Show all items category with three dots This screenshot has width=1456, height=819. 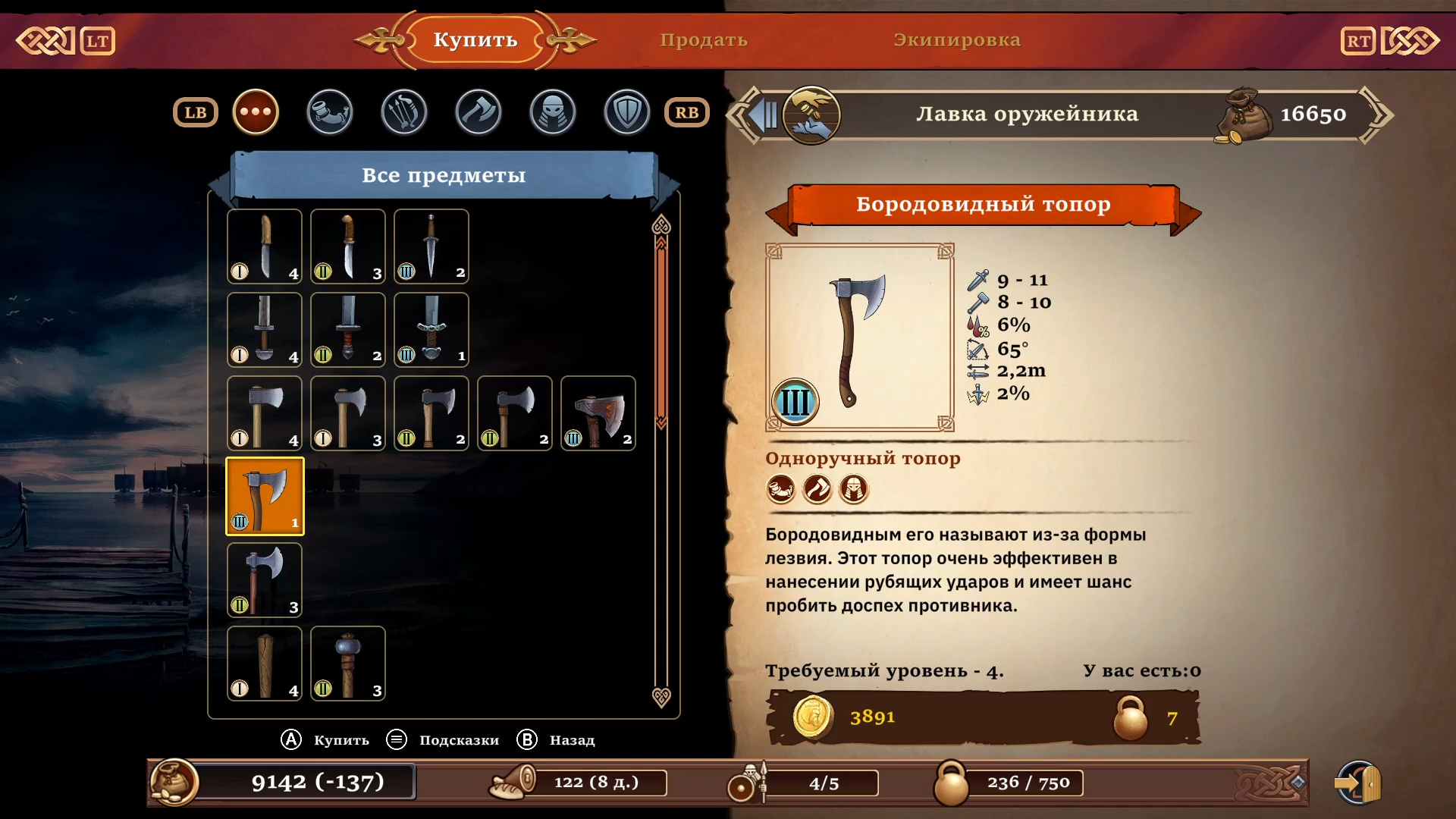pos(256,112)
